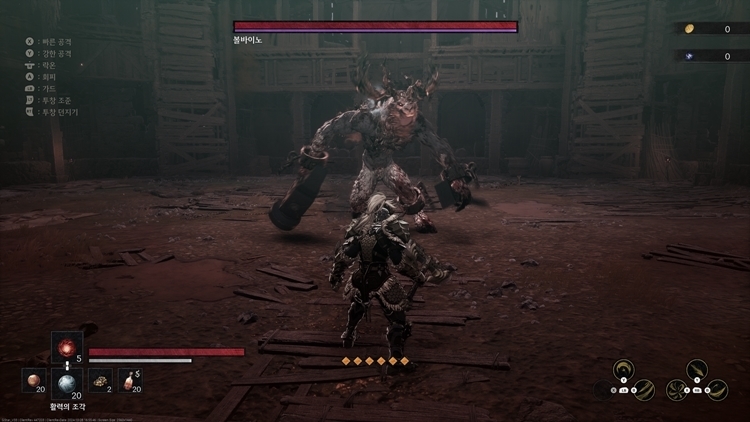The height and width of the screenshot is (422, 750).
Task: Choose the gold nuggets item slot
Action: [99, 381]
